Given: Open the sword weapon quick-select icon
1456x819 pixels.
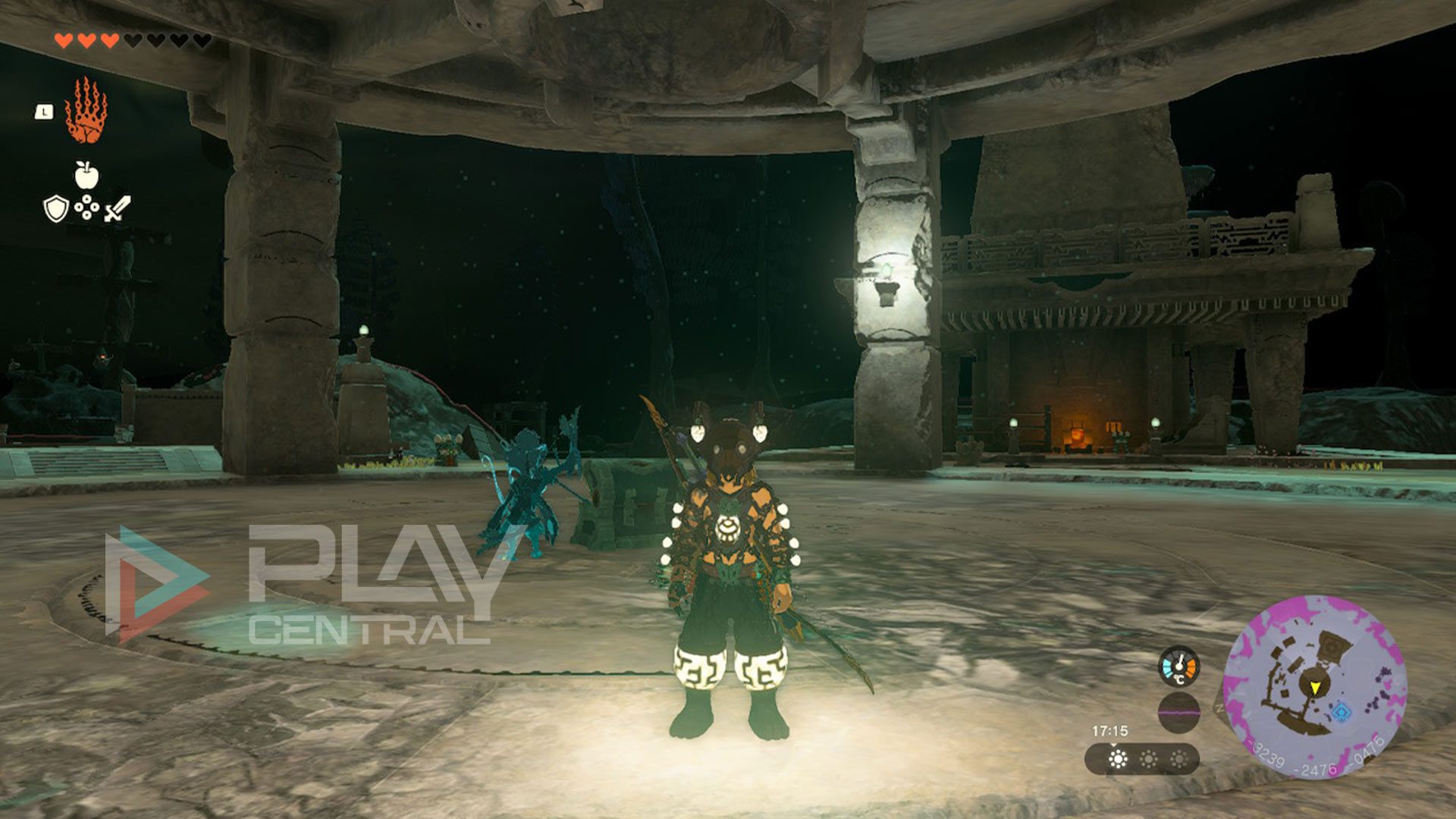Looking at the screenshot, I should click(118, 209).
